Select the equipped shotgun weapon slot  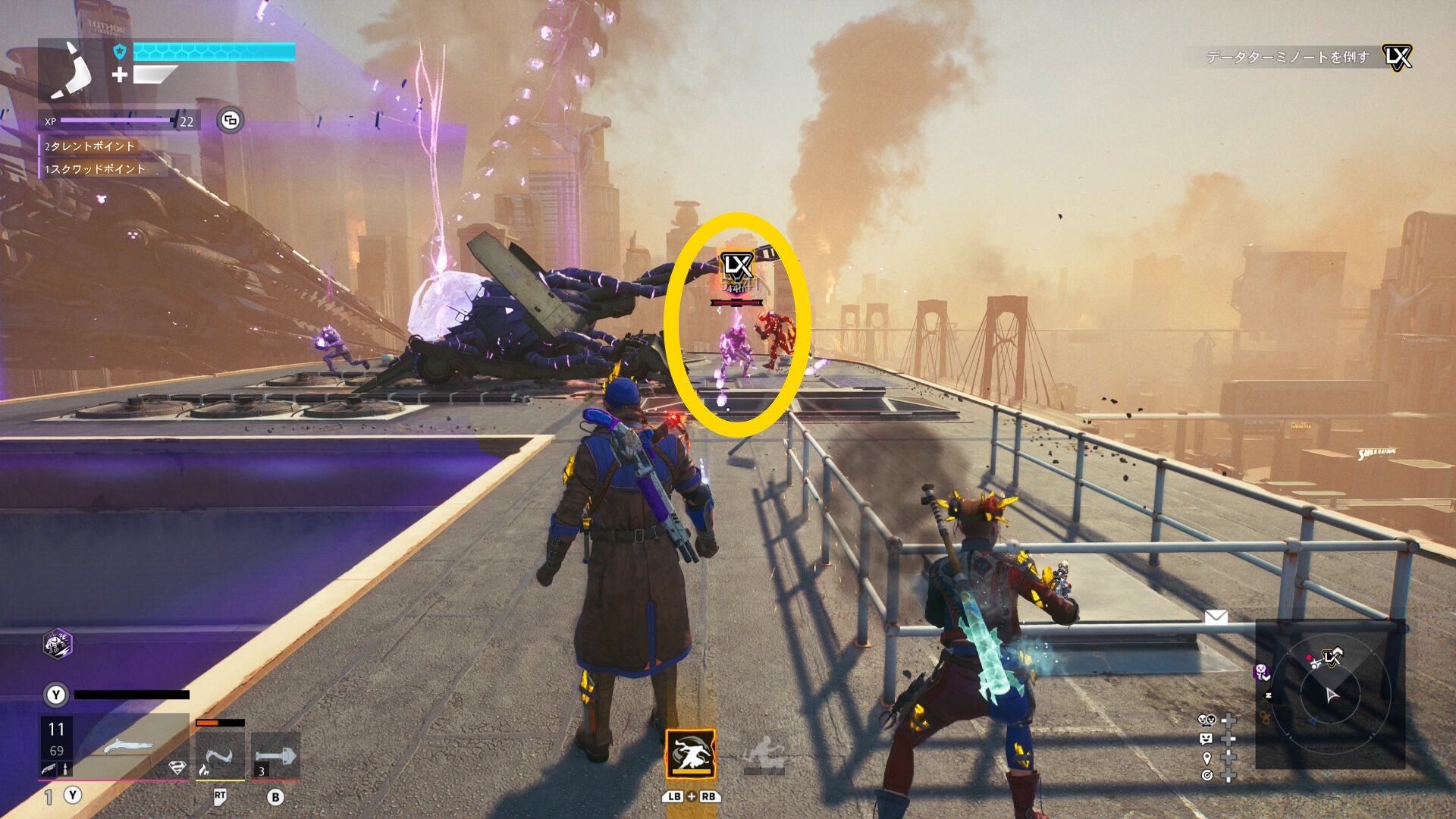point(127,747)
